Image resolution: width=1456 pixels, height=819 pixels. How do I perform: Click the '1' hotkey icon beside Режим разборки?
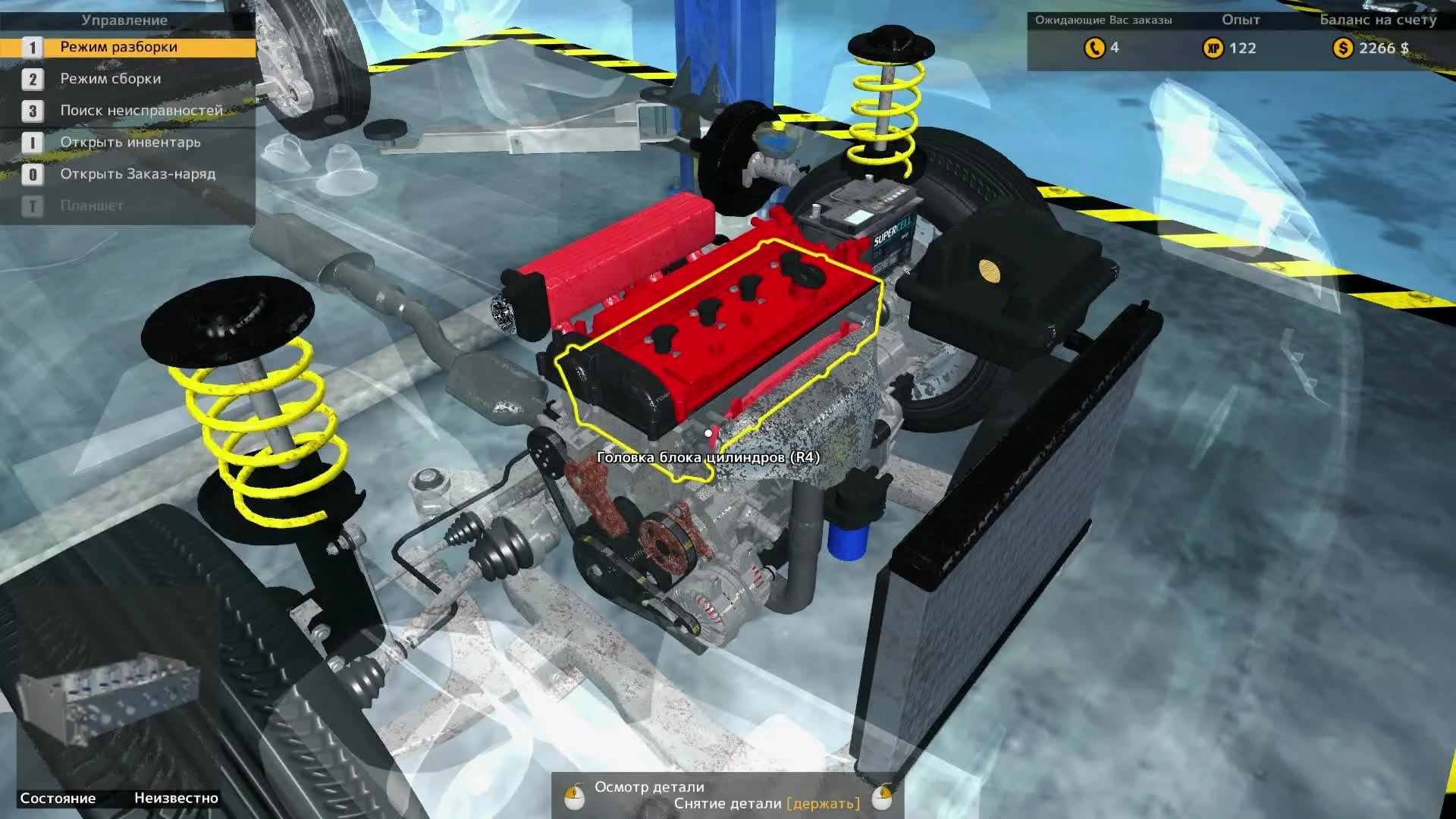coord(31,46)
